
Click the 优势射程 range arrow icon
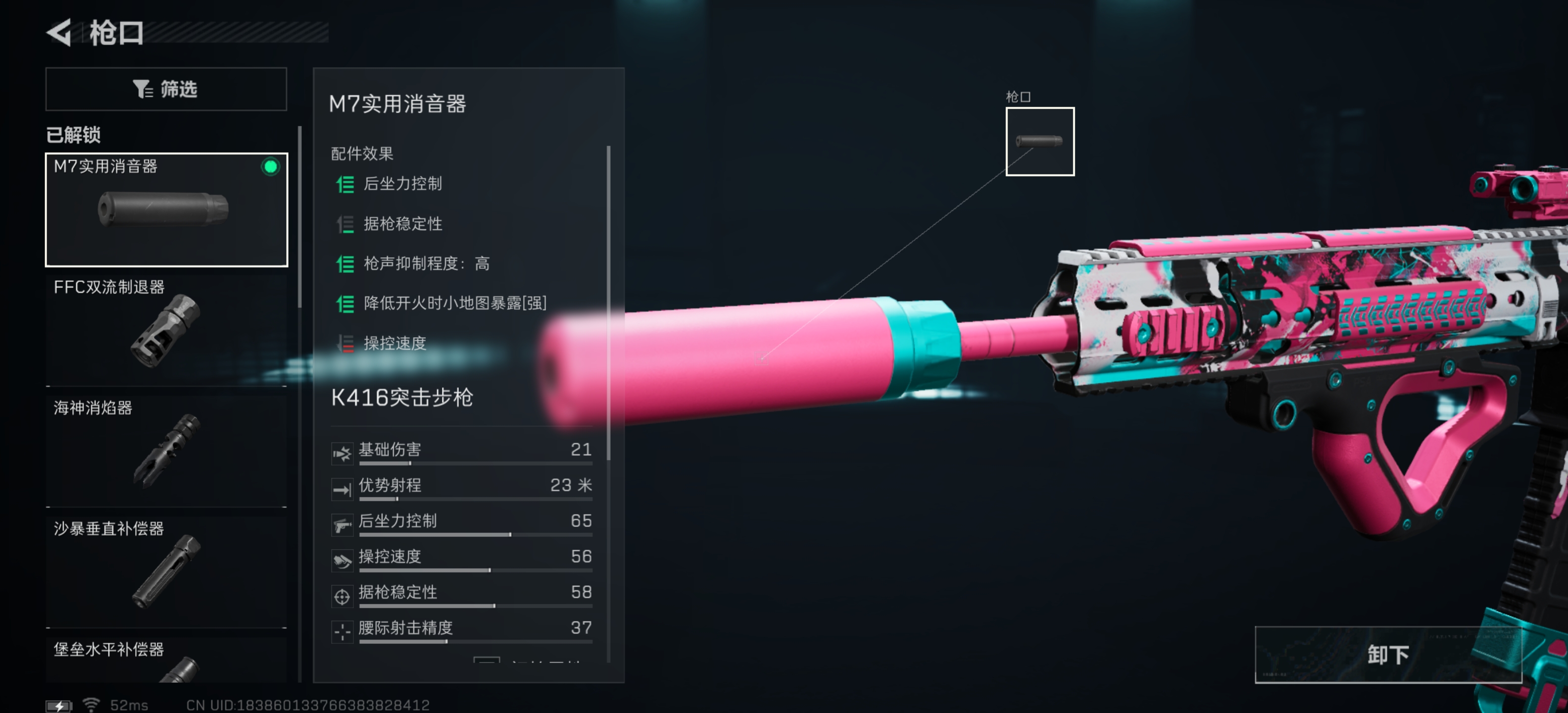pyautogui.click(x=343, y=488)
